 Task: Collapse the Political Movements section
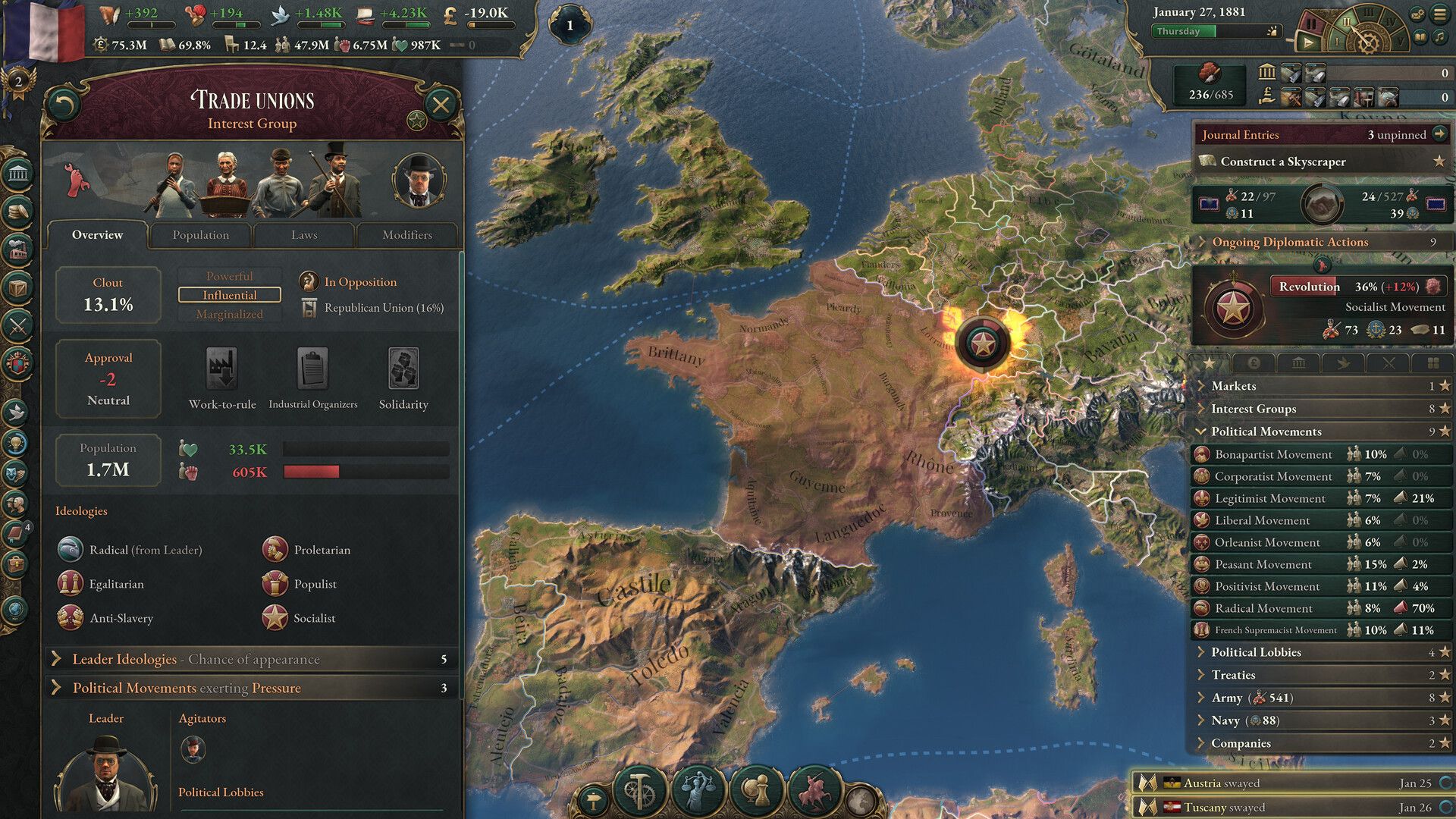(1266, 431)
